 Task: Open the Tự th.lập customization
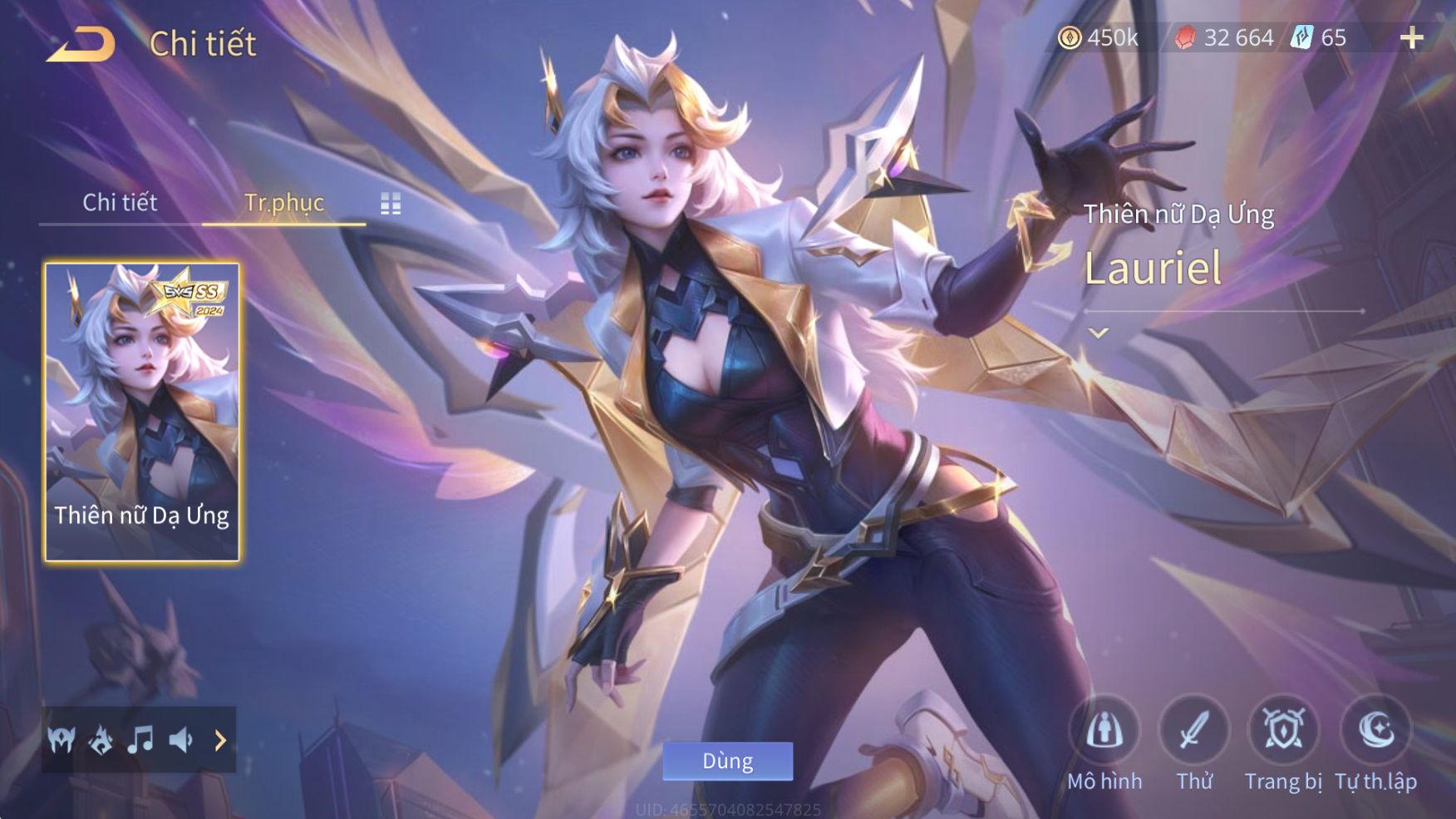[x=1376, y=732]
